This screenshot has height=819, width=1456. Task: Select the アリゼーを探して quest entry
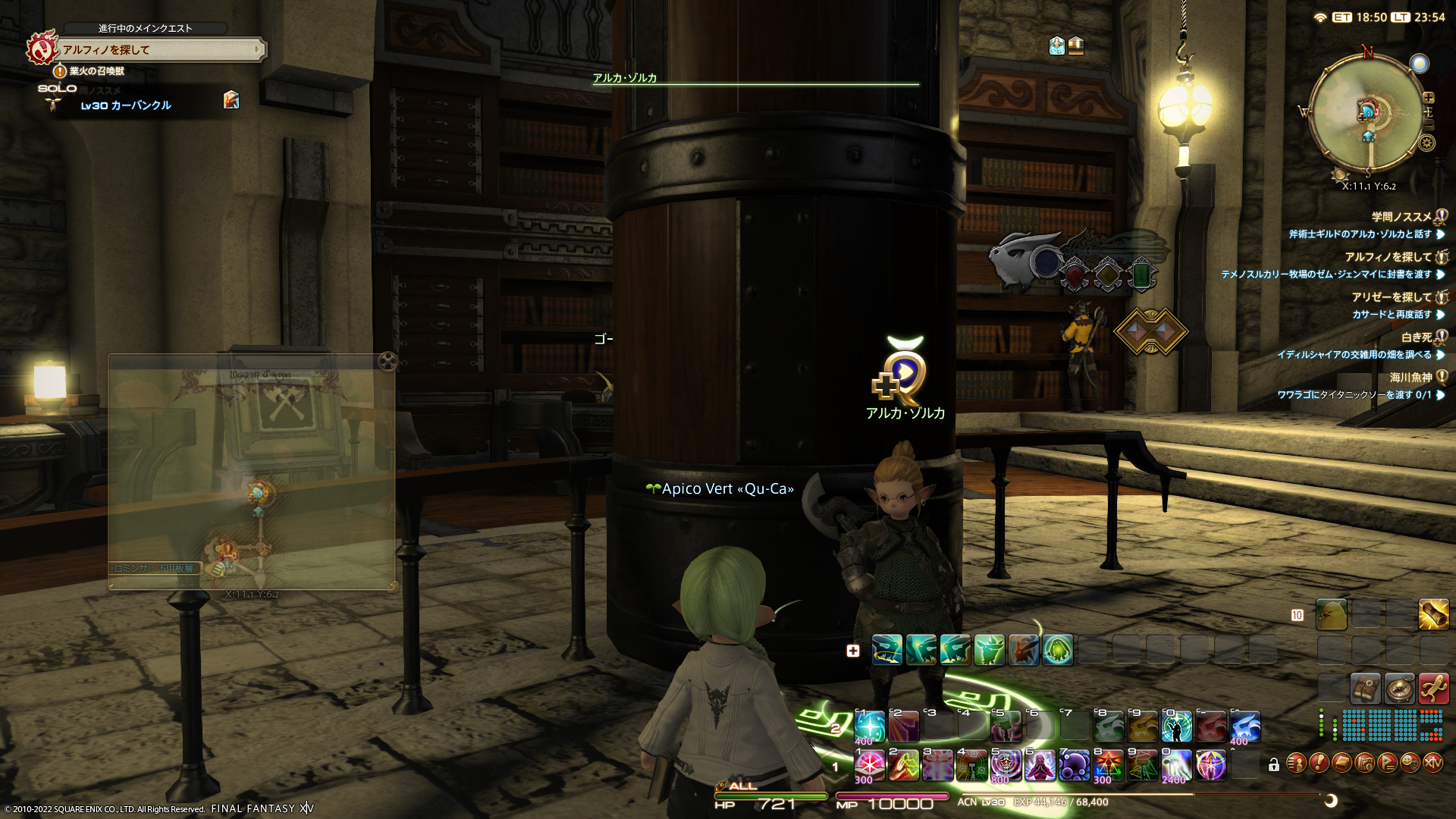coord(1392,297)
